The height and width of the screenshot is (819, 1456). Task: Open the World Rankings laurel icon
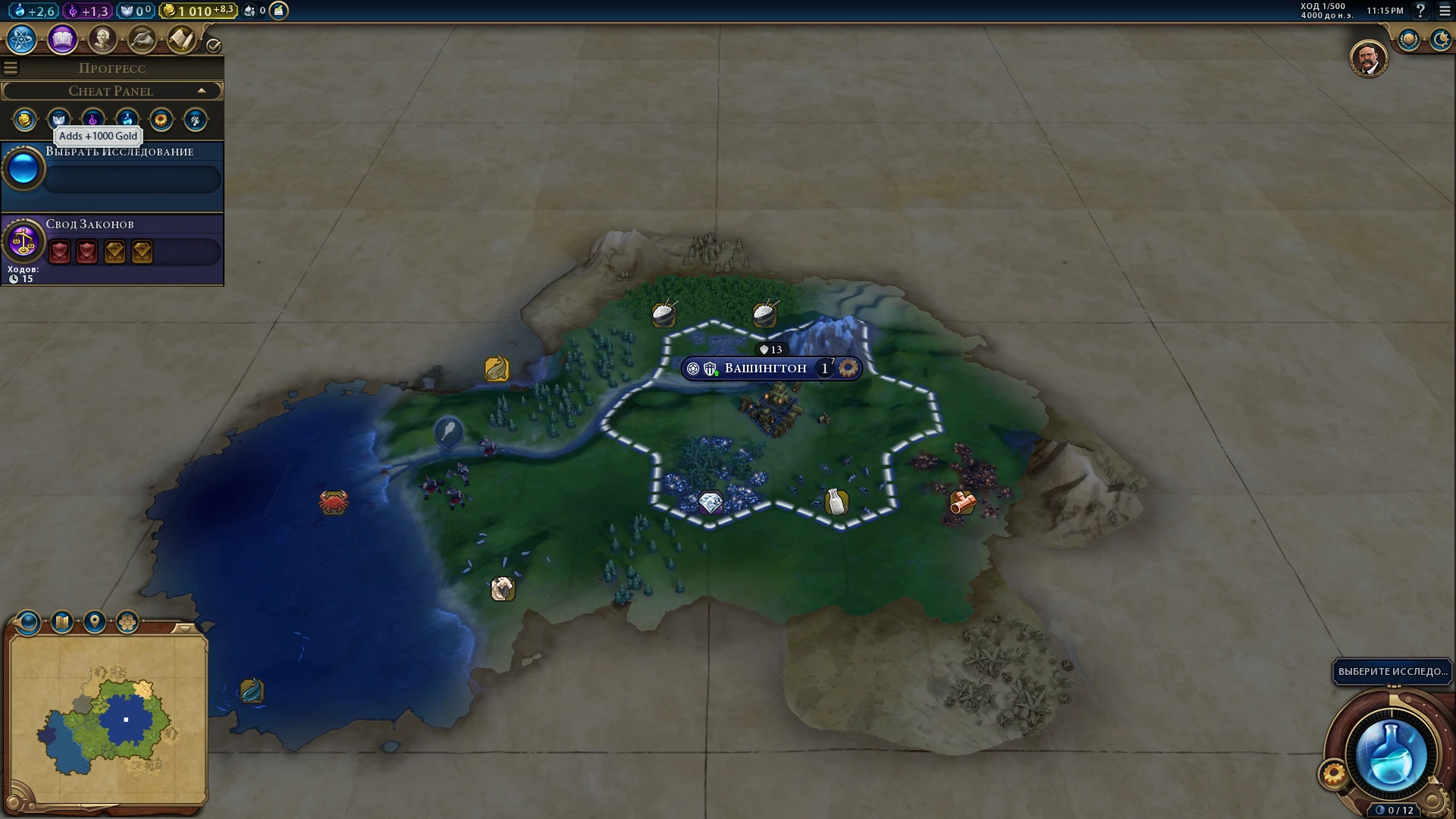[x=1409, y=39]
